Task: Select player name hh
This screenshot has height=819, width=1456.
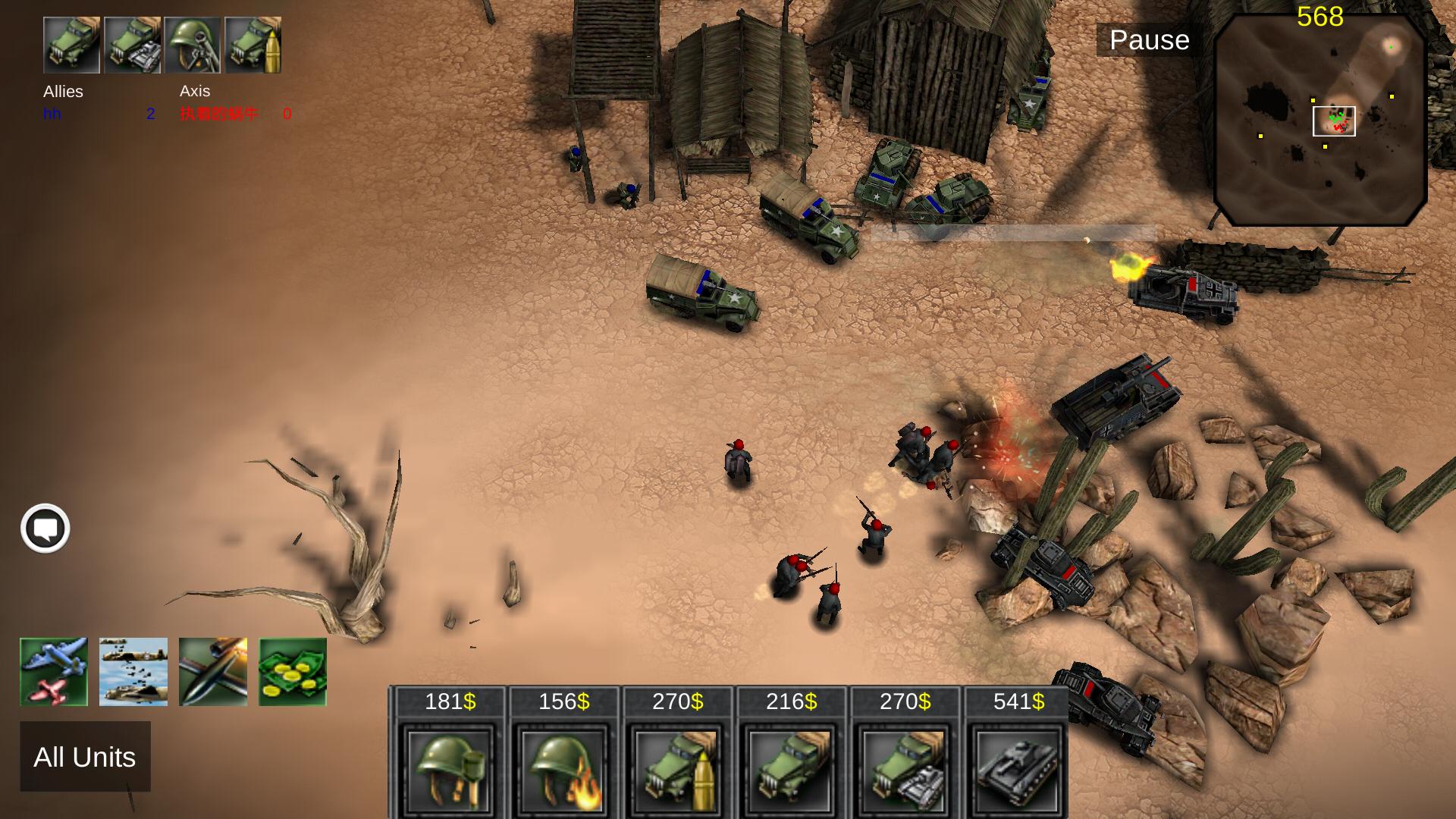Action: tap(52, 115)
